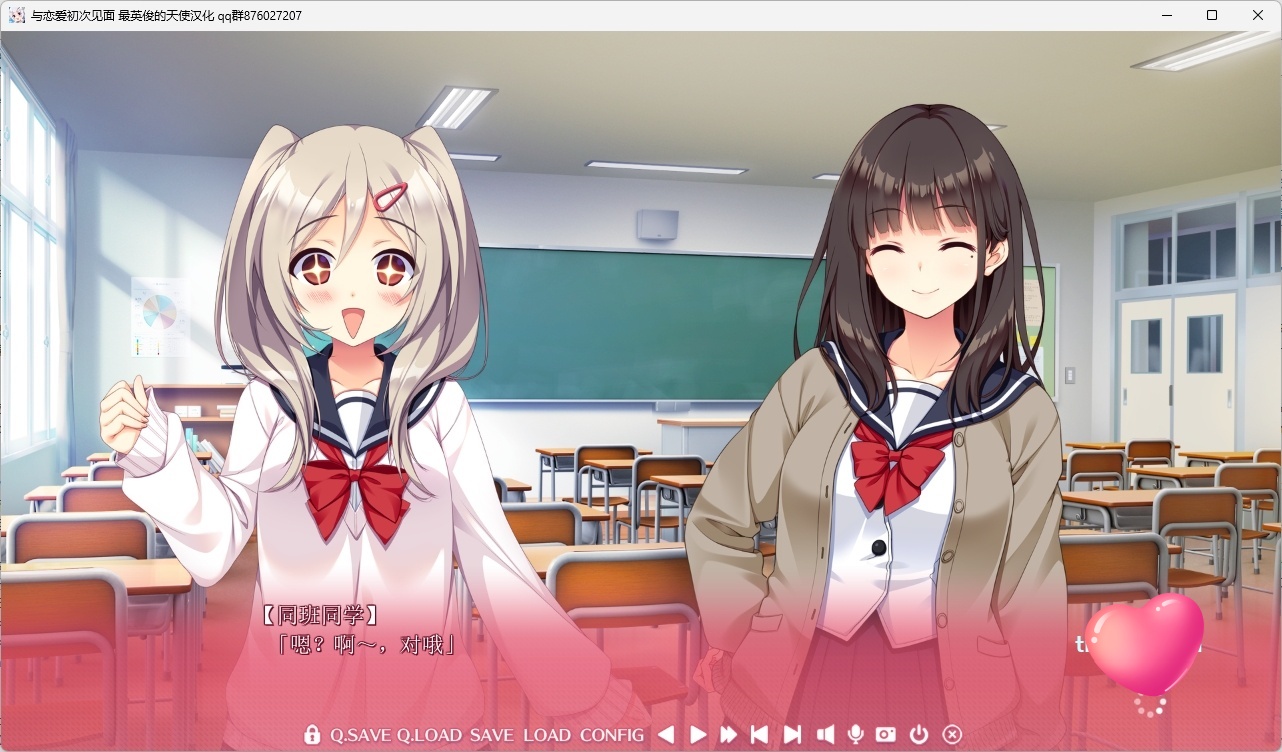Take a screenshot with the camera icon
1282x752 pixels.
(x=884, y=735)
